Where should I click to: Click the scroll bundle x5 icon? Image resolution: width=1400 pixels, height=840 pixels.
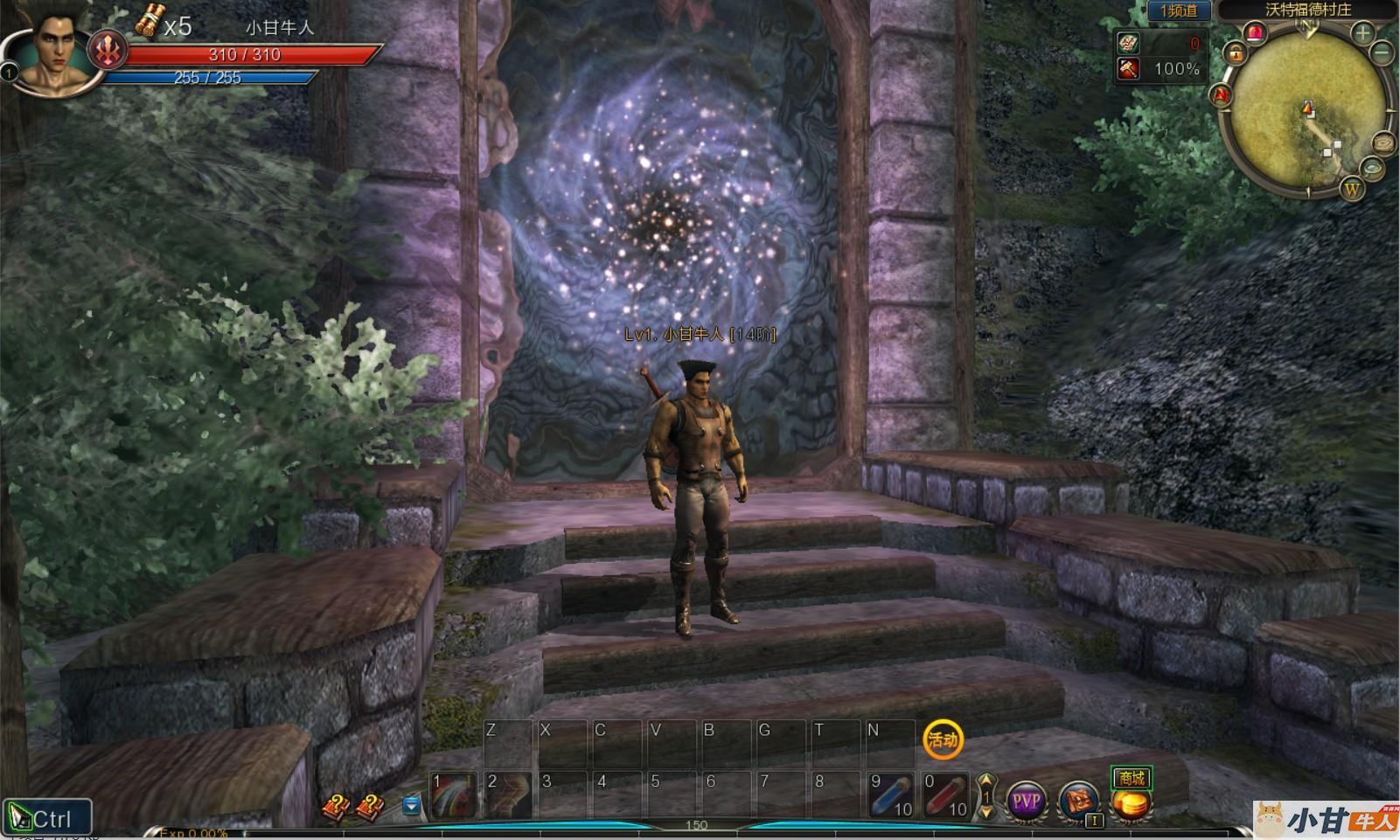[150, 20]
